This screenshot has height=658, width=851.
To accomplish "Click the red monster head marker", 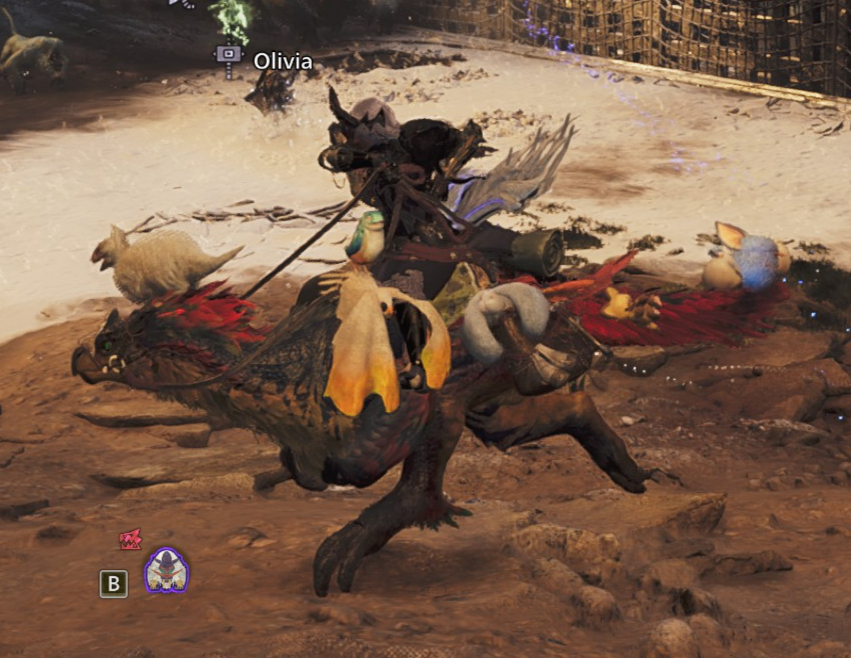I will 129,540.
